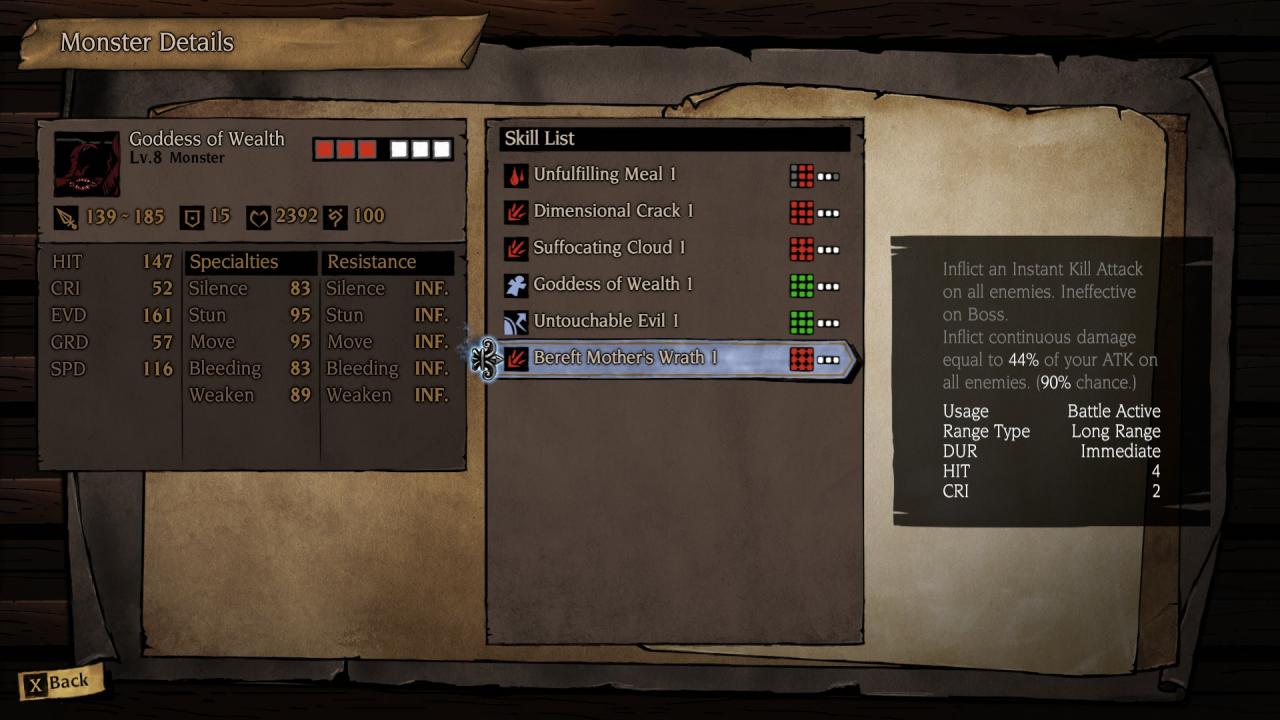Image resolution: width=1280 pixels, height=720 pixels.
Task: Choose Dimensional Crack I in skill list
Action: tap(613, 212)
